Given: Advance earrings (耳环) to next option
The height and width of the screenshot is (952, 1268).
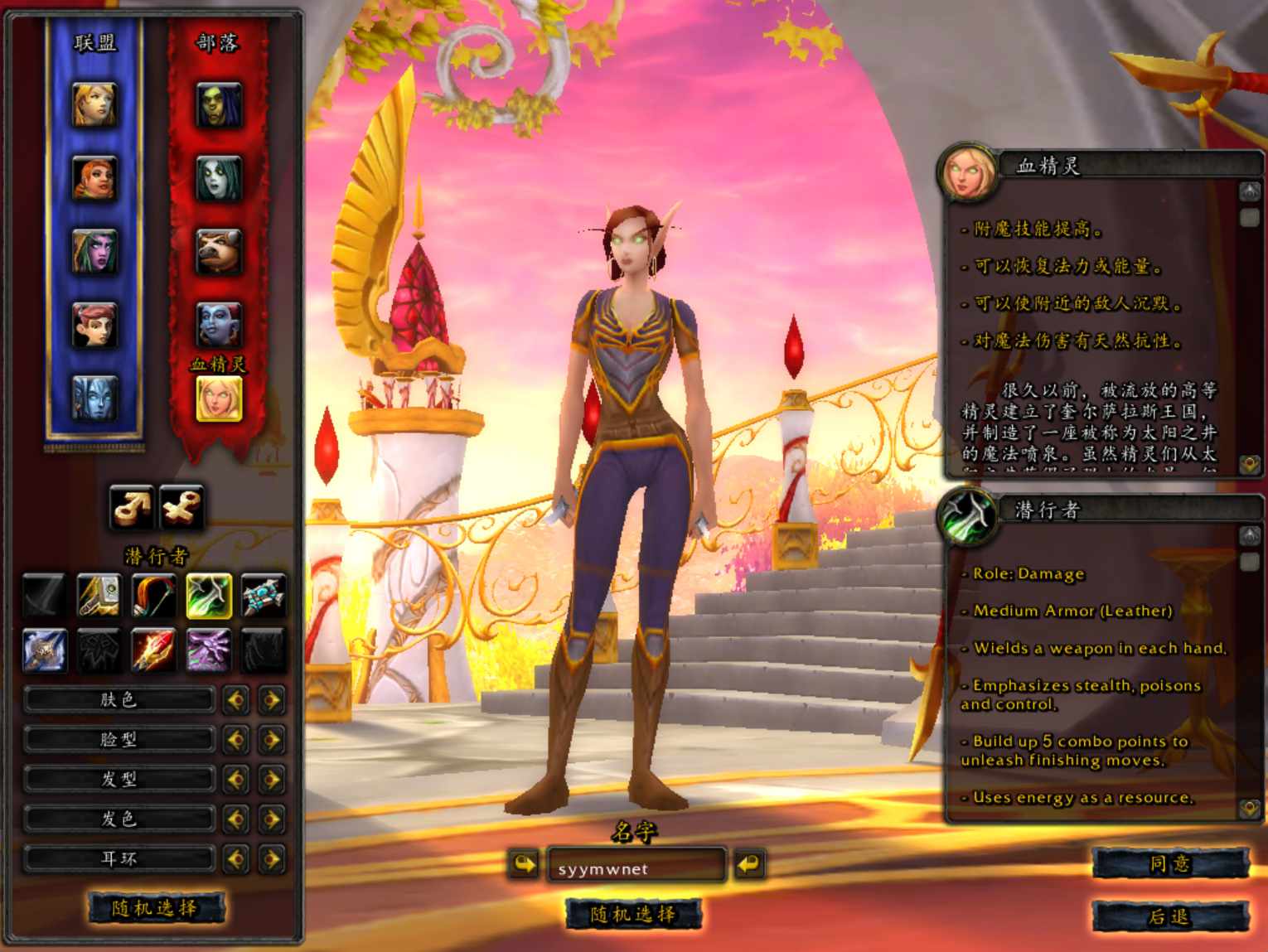Looking at the screenshot, I should click(x=271, y=858).
